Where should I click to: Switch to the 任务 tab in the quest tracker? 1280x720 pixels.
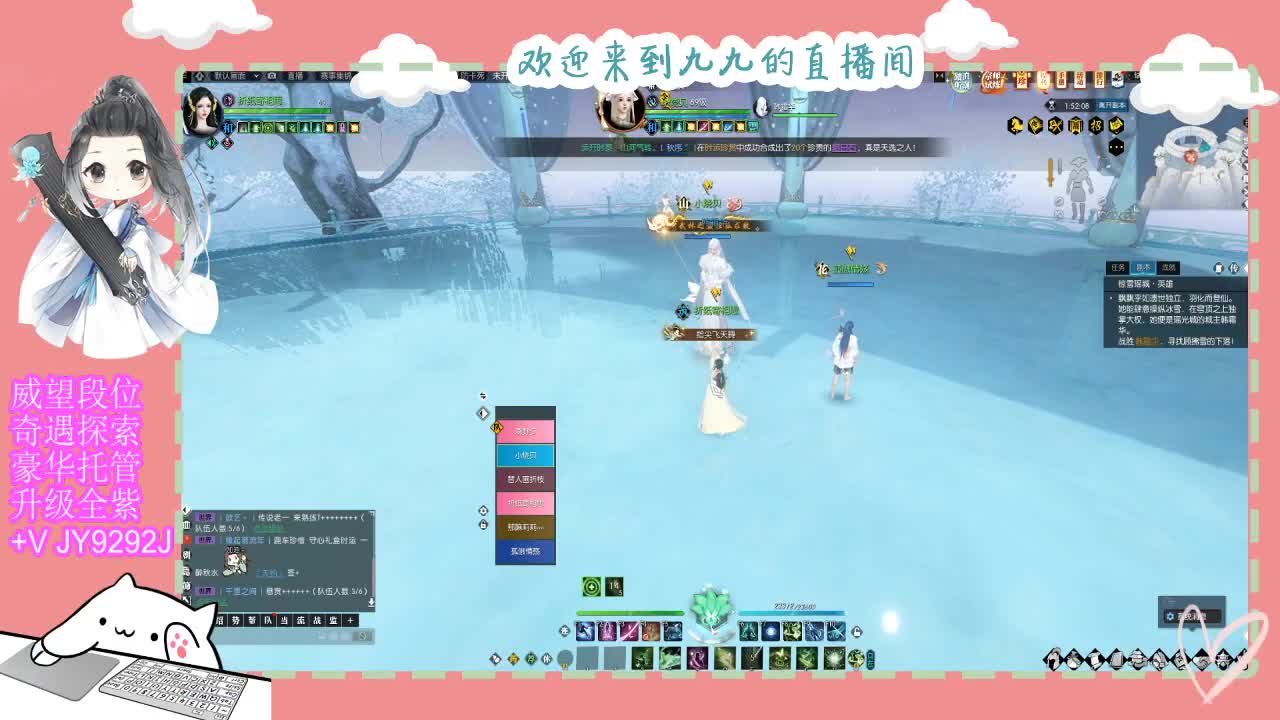[1118, 265]
